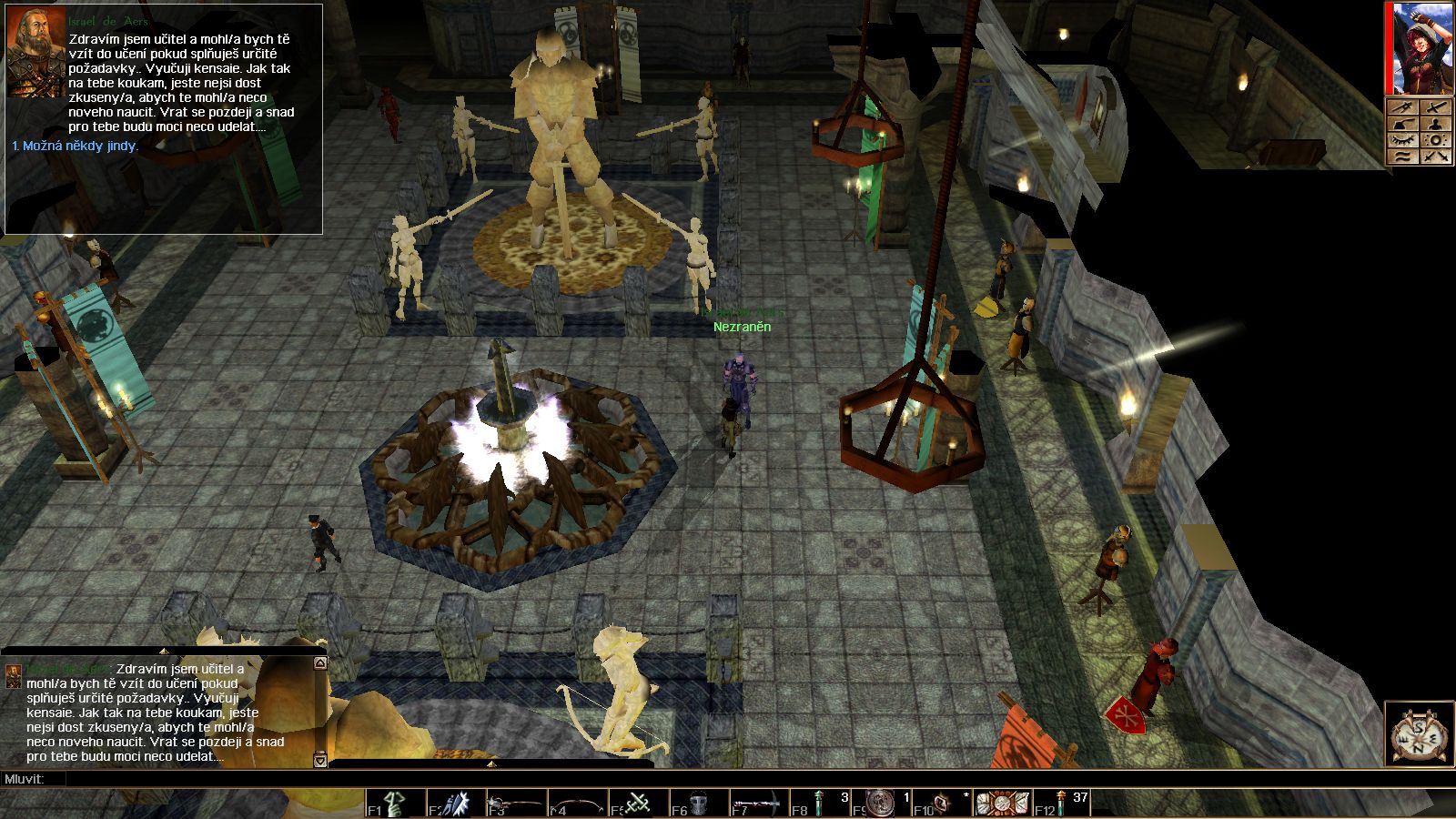Use the round medallion in slot F9
The image size is (1456, 819).
[881, 804]
